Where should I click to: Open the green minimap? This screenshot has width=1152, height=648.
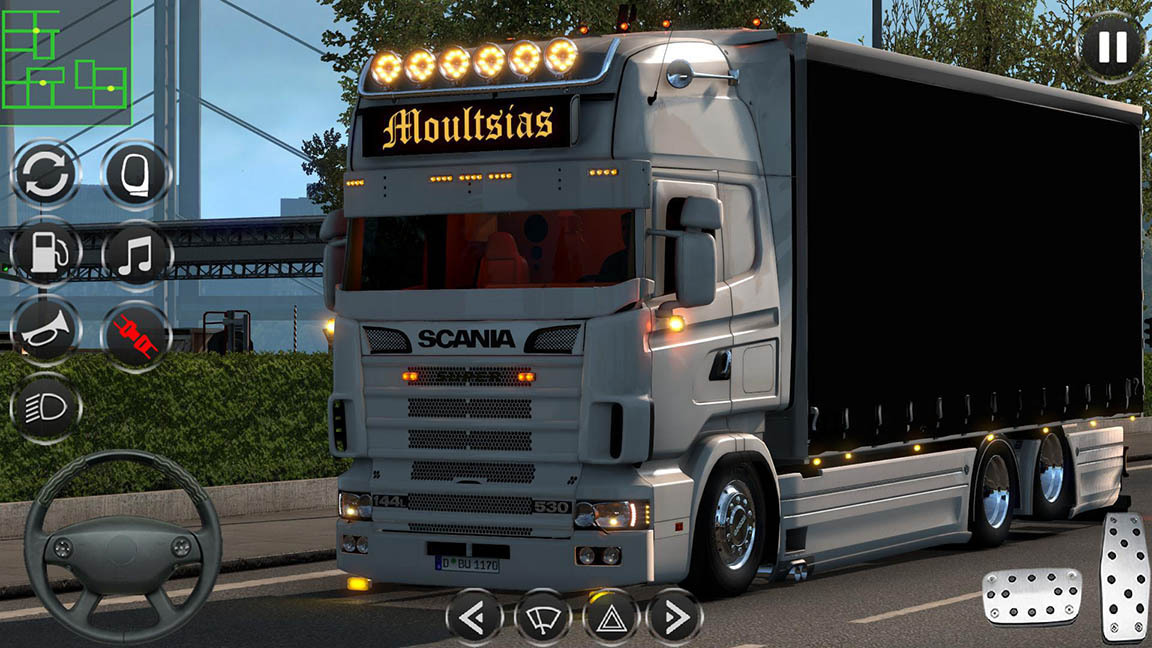[x=65, y=62]
